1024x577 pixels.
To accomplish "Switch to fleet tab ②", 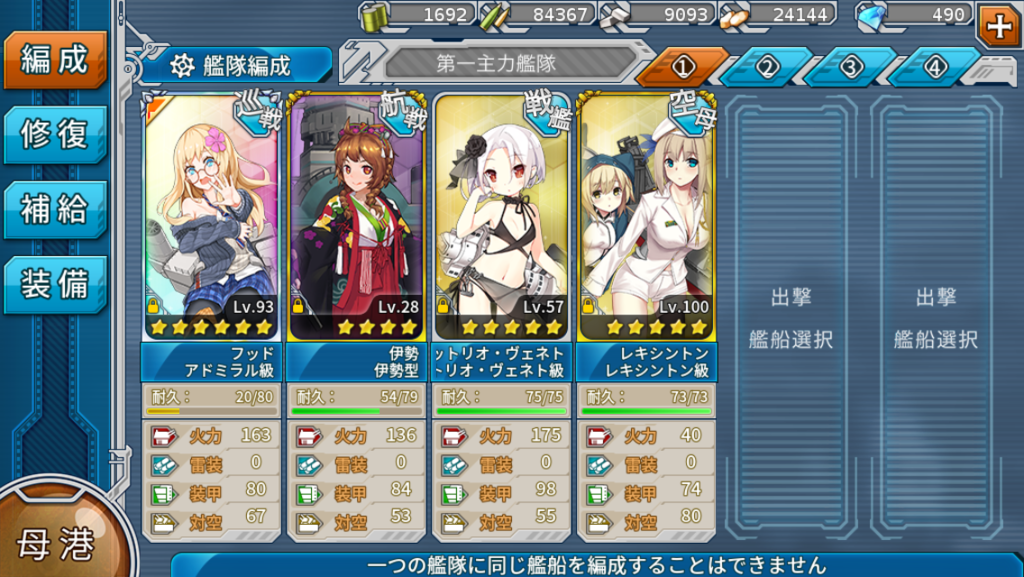I will (x=766, y=67).
